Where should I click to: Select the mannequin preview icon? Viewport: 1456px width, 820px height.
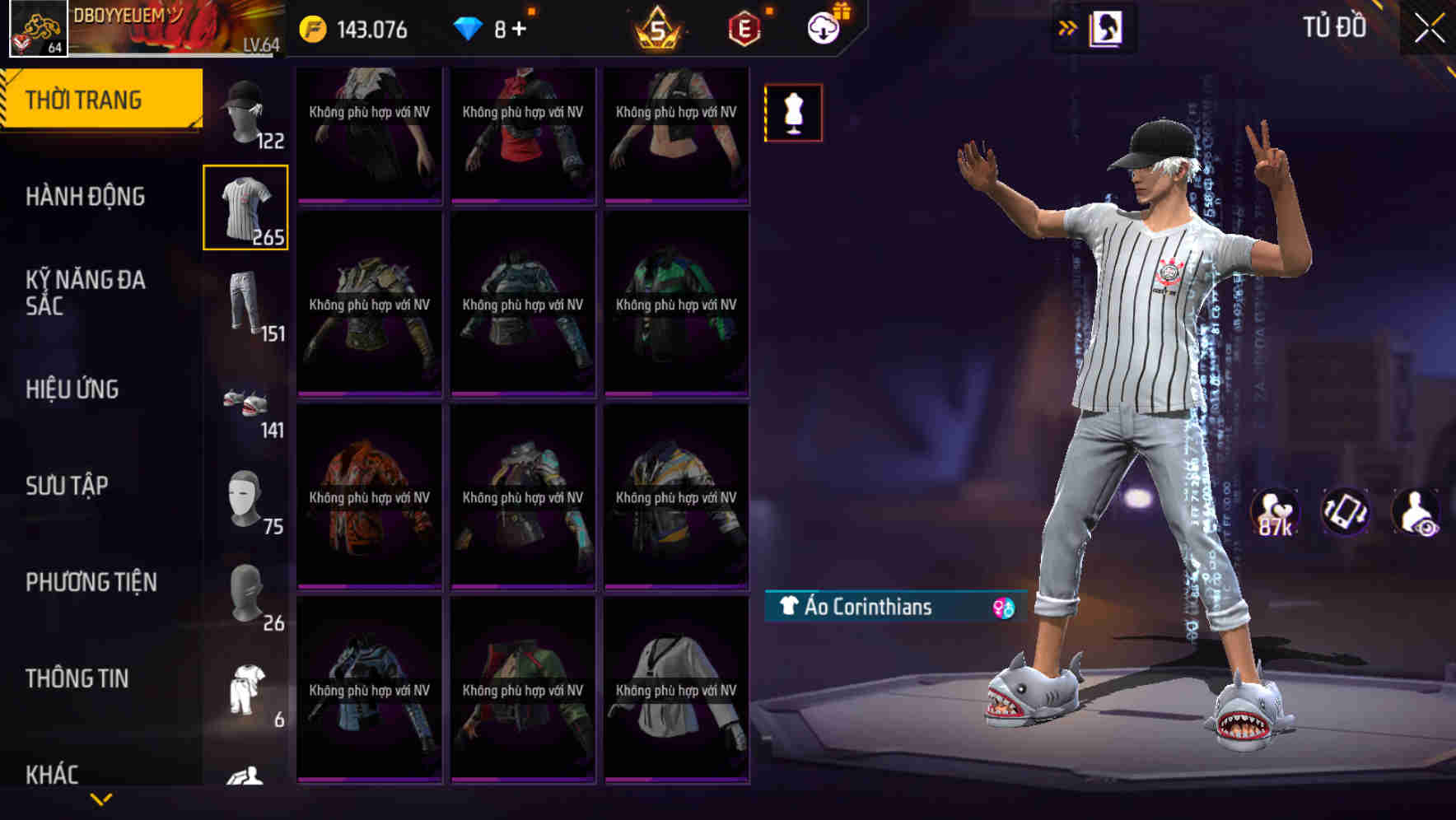pos(793,112)
